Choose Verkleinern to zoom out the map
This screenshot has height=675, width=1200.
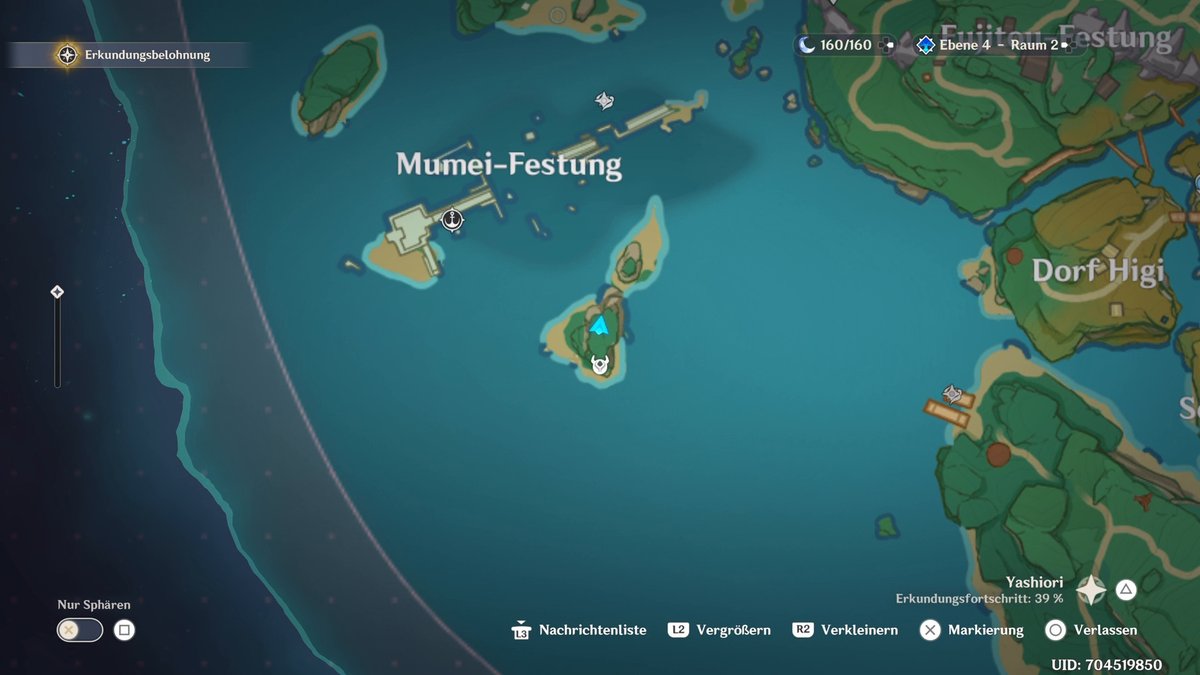tap(845, 630)
